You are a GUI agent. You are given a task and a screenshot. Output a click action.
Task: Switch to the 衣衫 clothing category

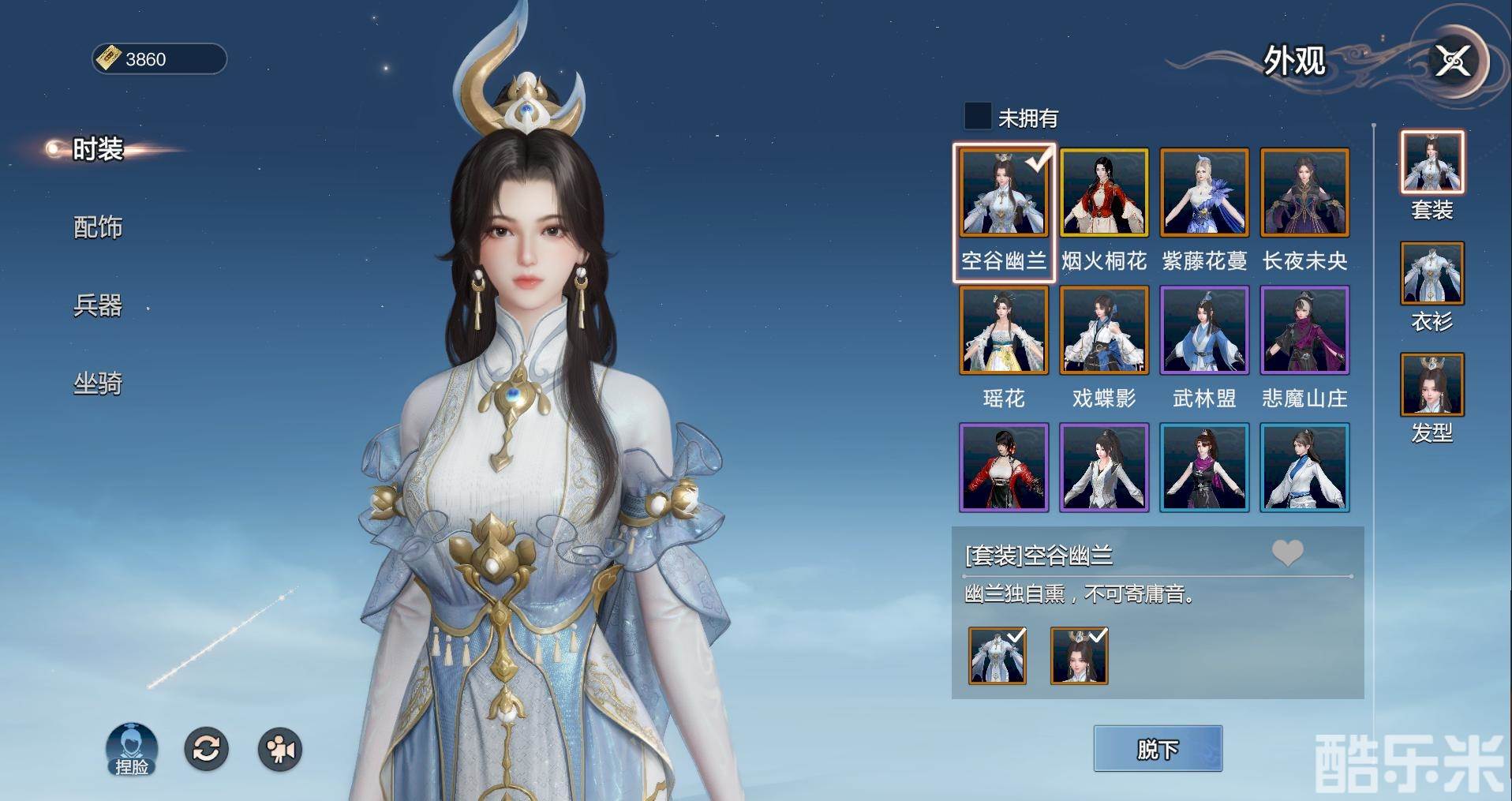1432,275
